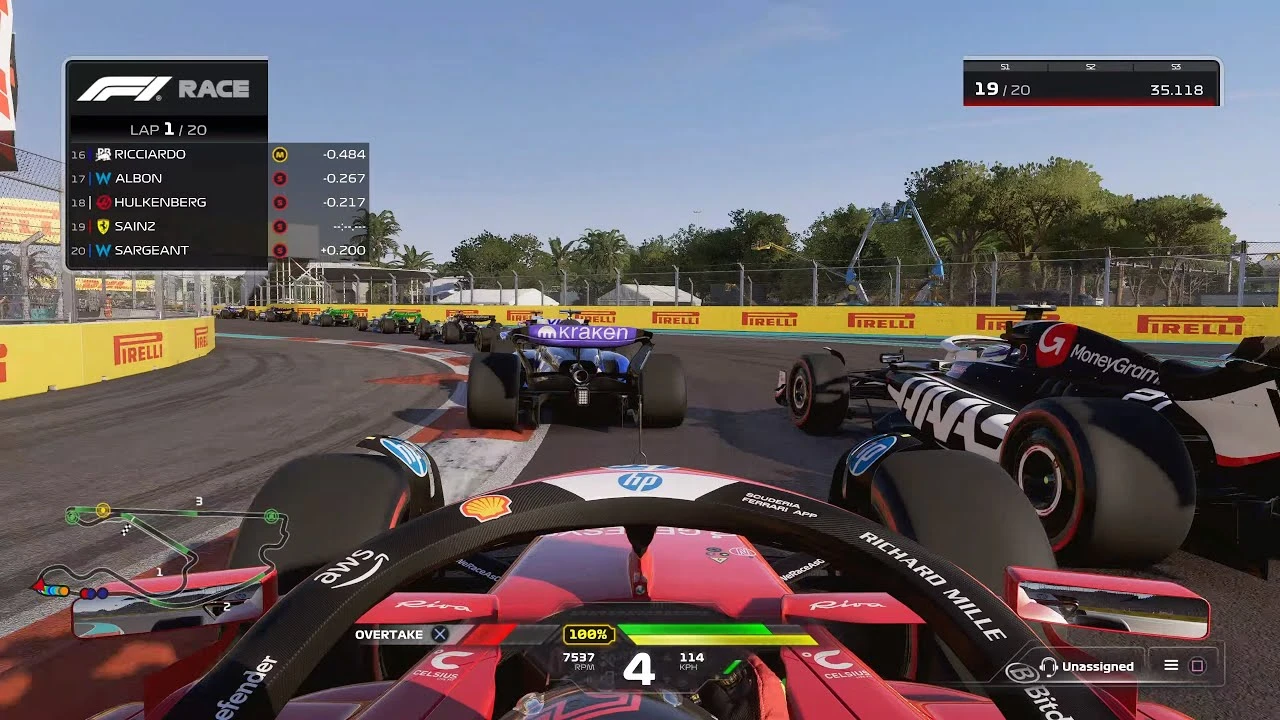Switch to the S2 sector tab
This screenshot has width=1280, height=720.
pos(1090,67)
